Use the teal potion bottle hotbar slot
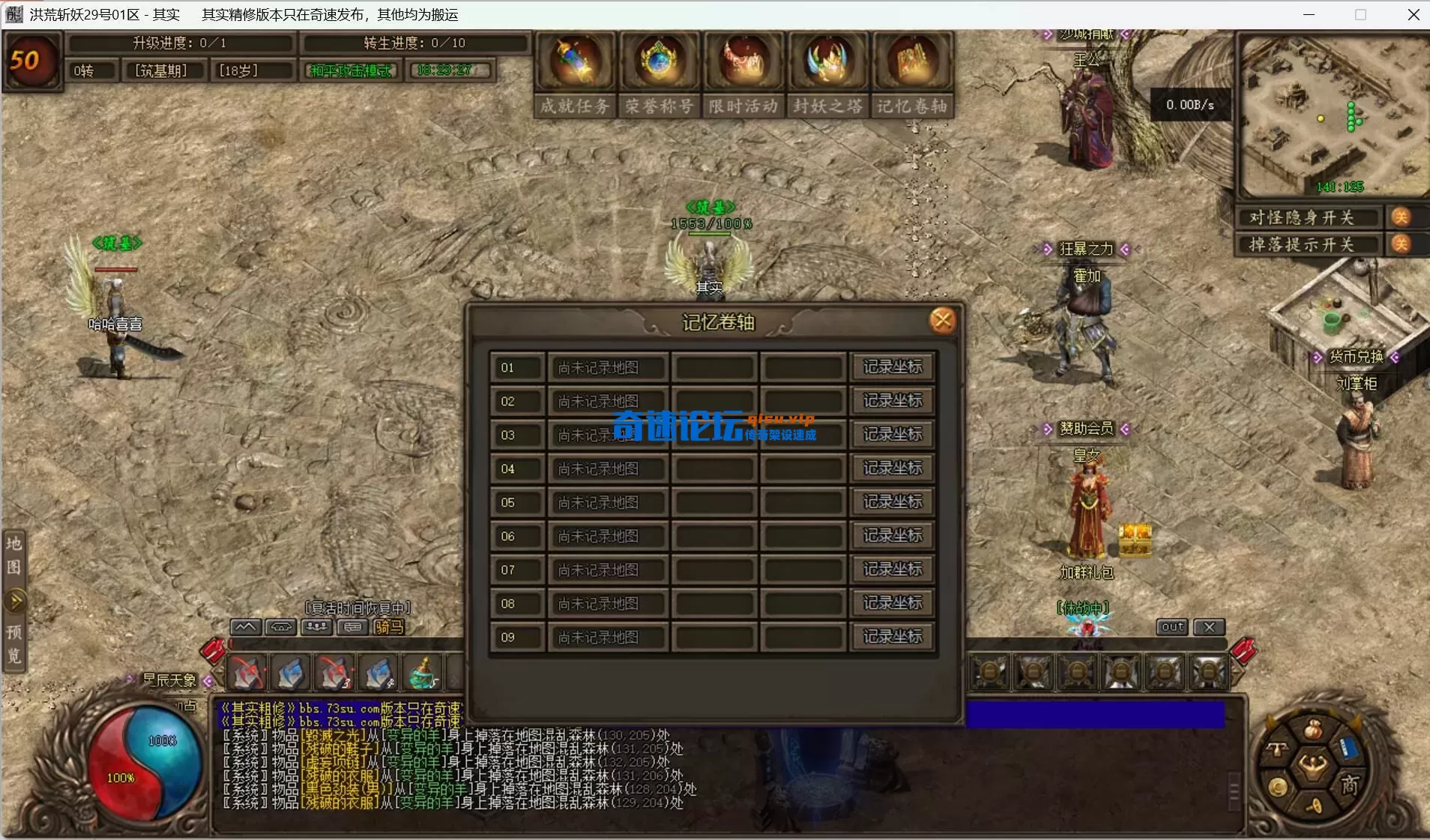The width and height of the screenshot is (1430, 840). click(x=423, y=673)
